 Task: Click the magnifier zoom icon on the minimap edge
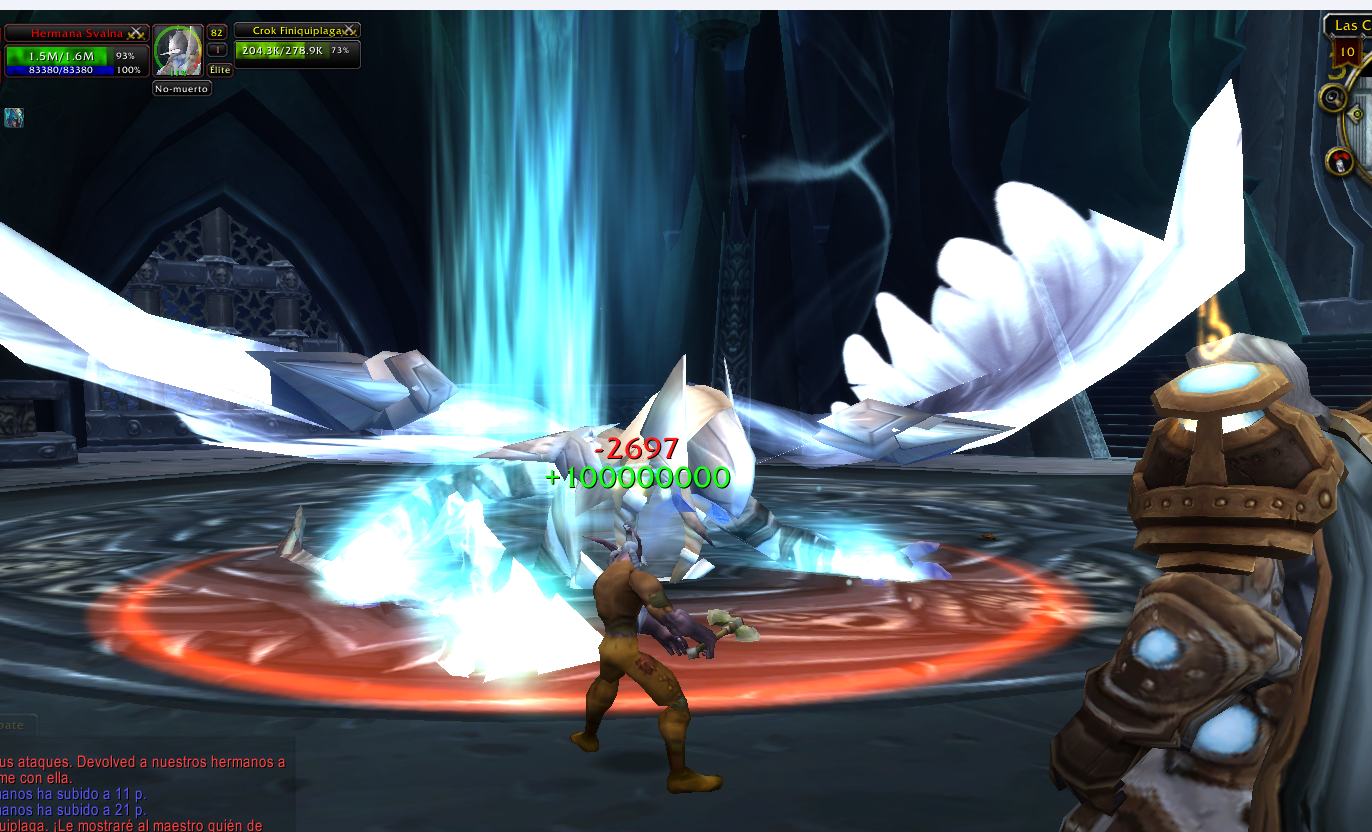click(x=1332, y=98)
